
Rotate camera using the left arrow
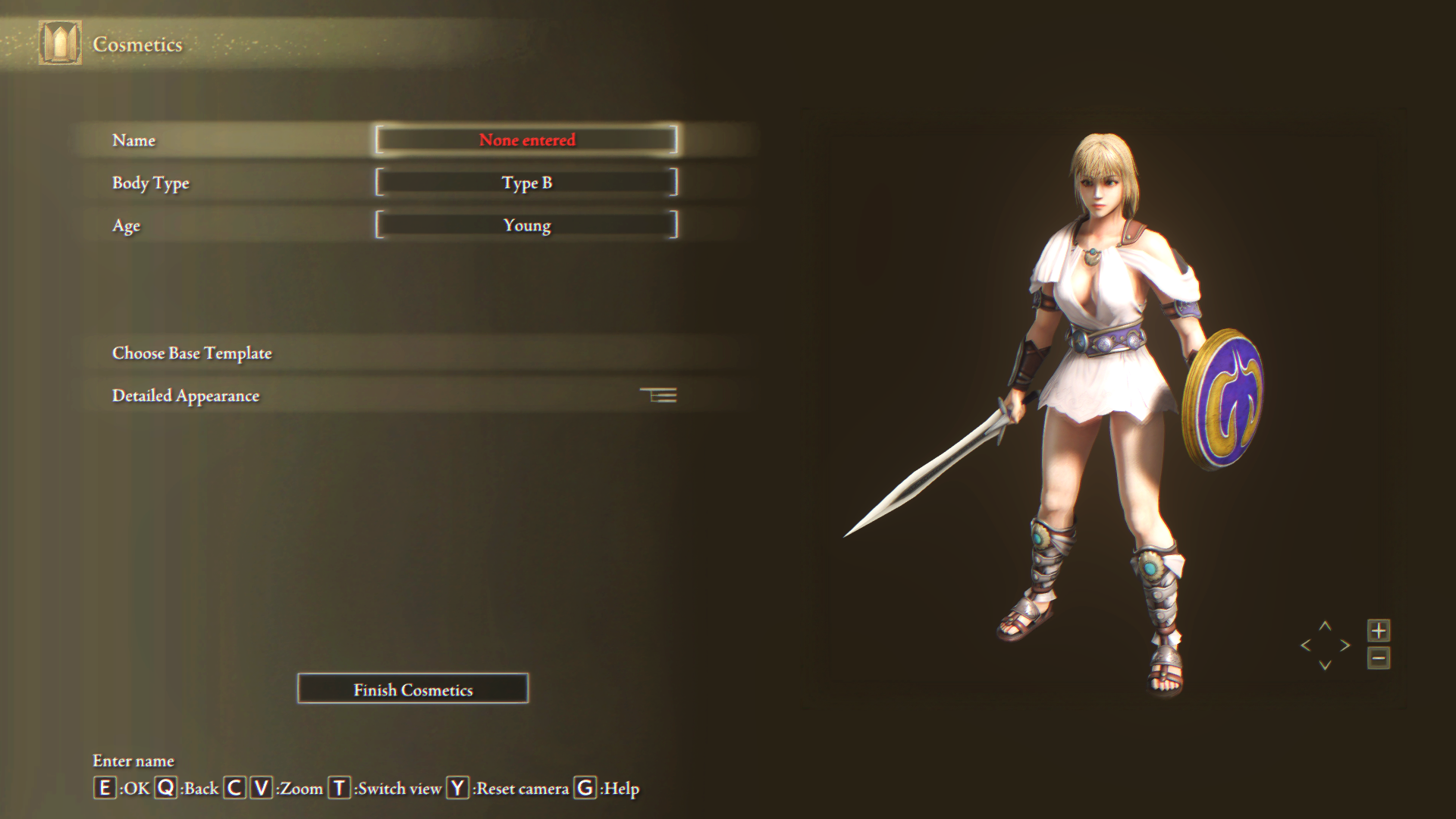click(1306, 645)
